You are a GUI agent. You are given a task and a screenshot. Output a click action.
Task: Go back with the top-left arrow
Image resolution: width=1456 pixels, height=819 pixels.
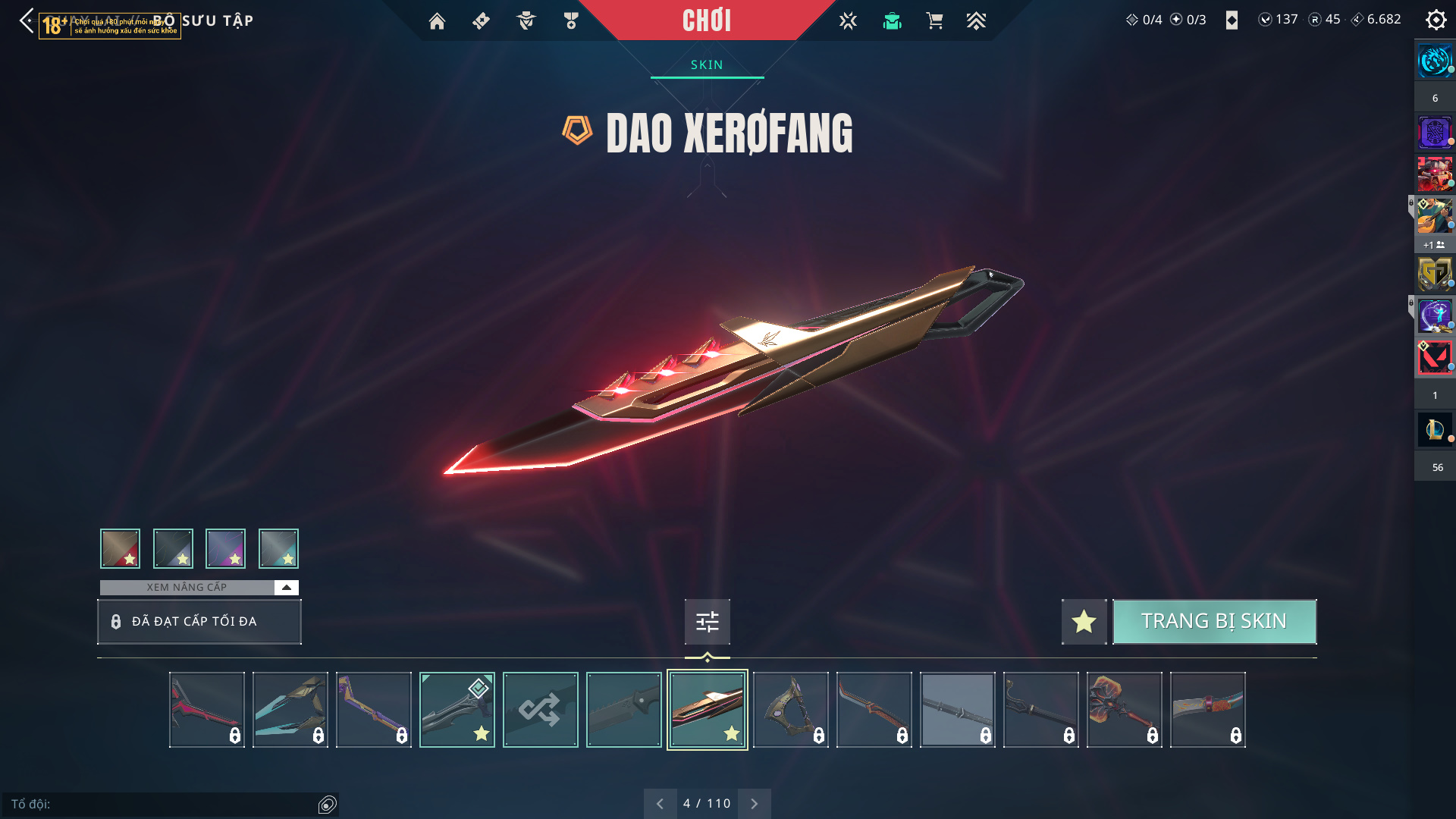(27, 20)
